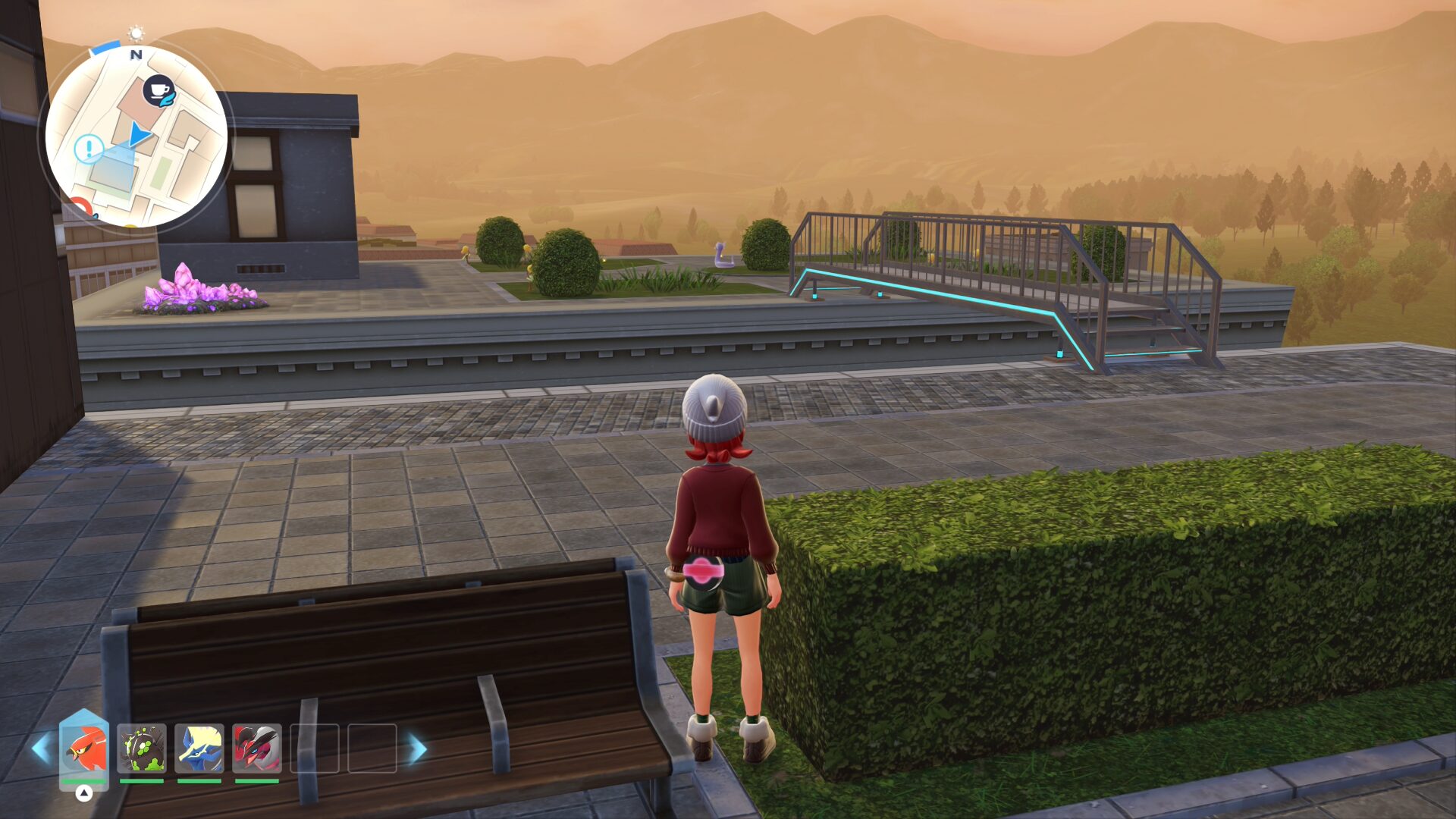This screenshot has height=819, width=1456.
Task: Switch to the blue-and-yellow Pokémon party slot
Action: [199, 748]
